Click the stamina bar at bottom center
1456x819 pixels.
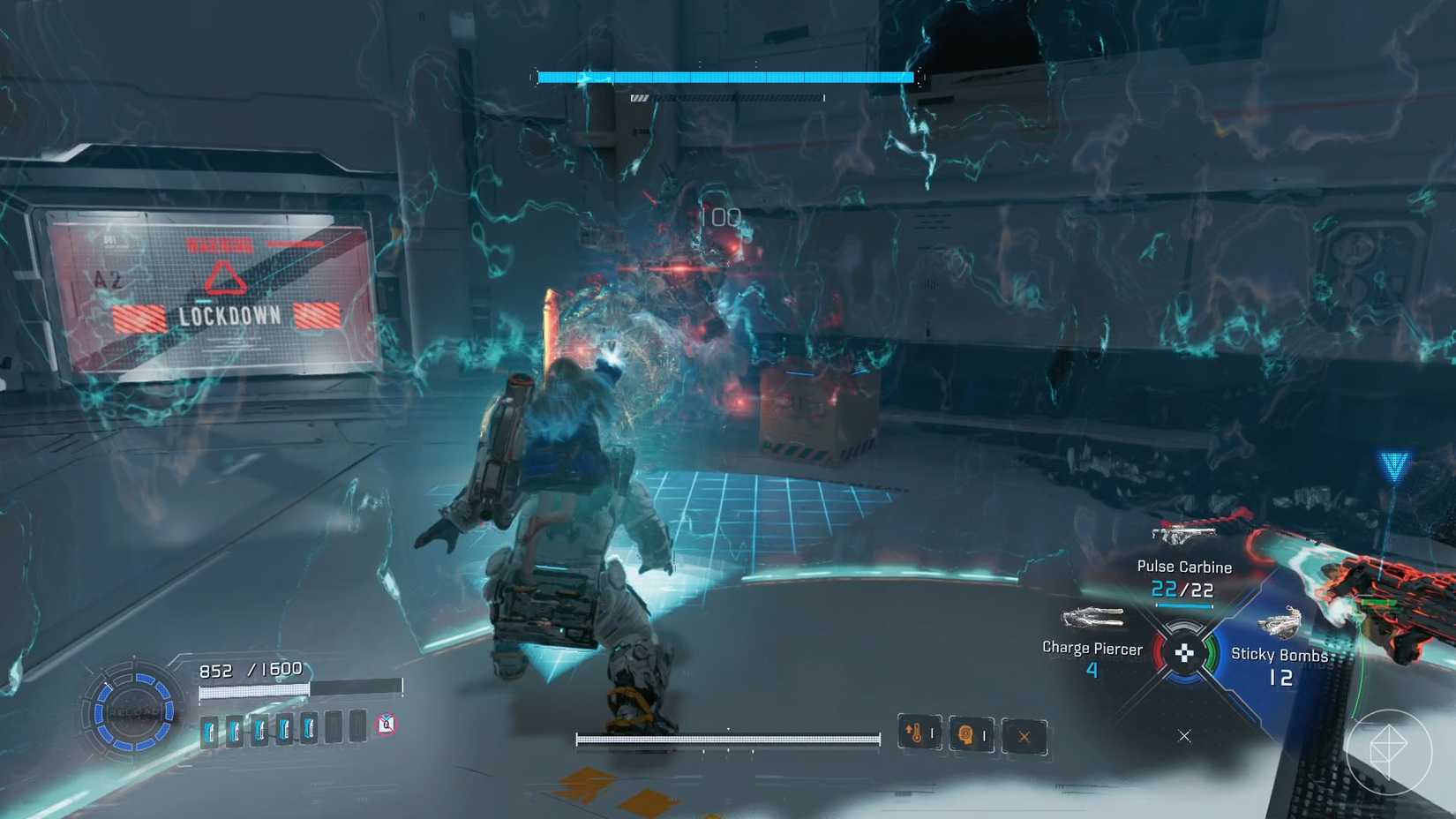click(x=728, y=737)
